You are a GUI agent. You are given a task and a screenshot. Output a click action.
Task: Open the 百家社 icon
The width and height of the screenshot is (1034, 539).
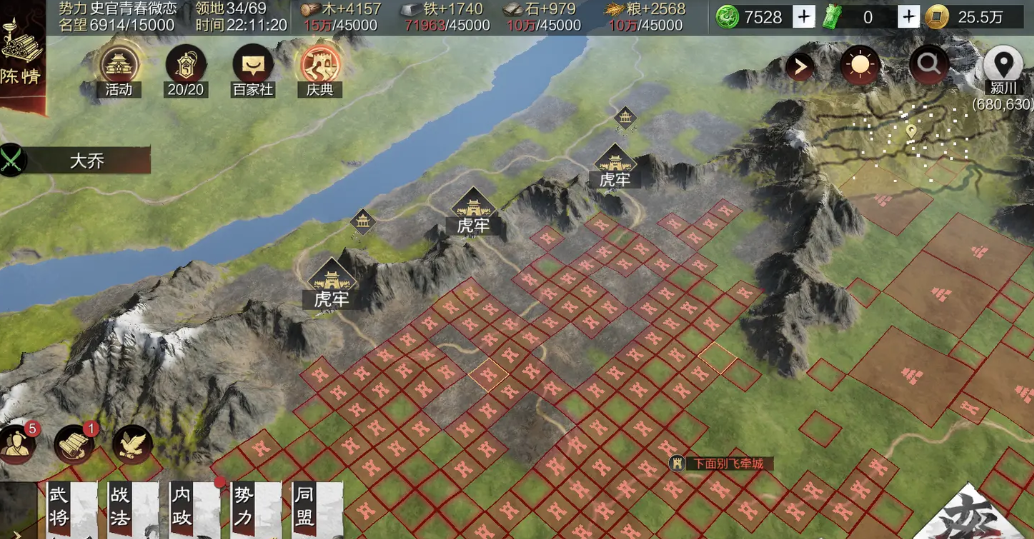click(x=252, y=66)
